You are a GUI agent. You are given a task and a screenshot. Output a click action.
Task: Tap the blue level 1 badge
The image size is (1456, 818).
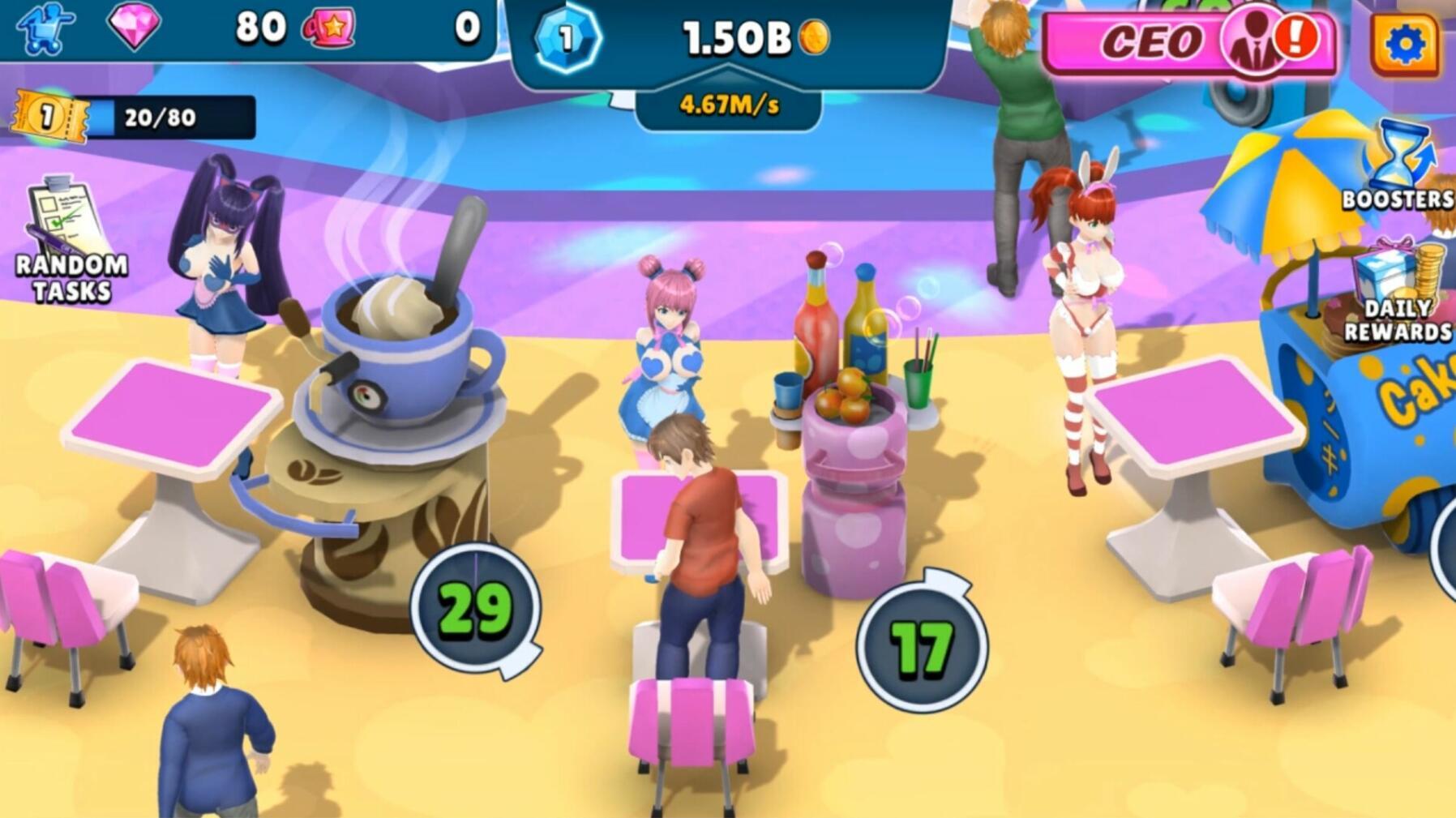[567, 39]
